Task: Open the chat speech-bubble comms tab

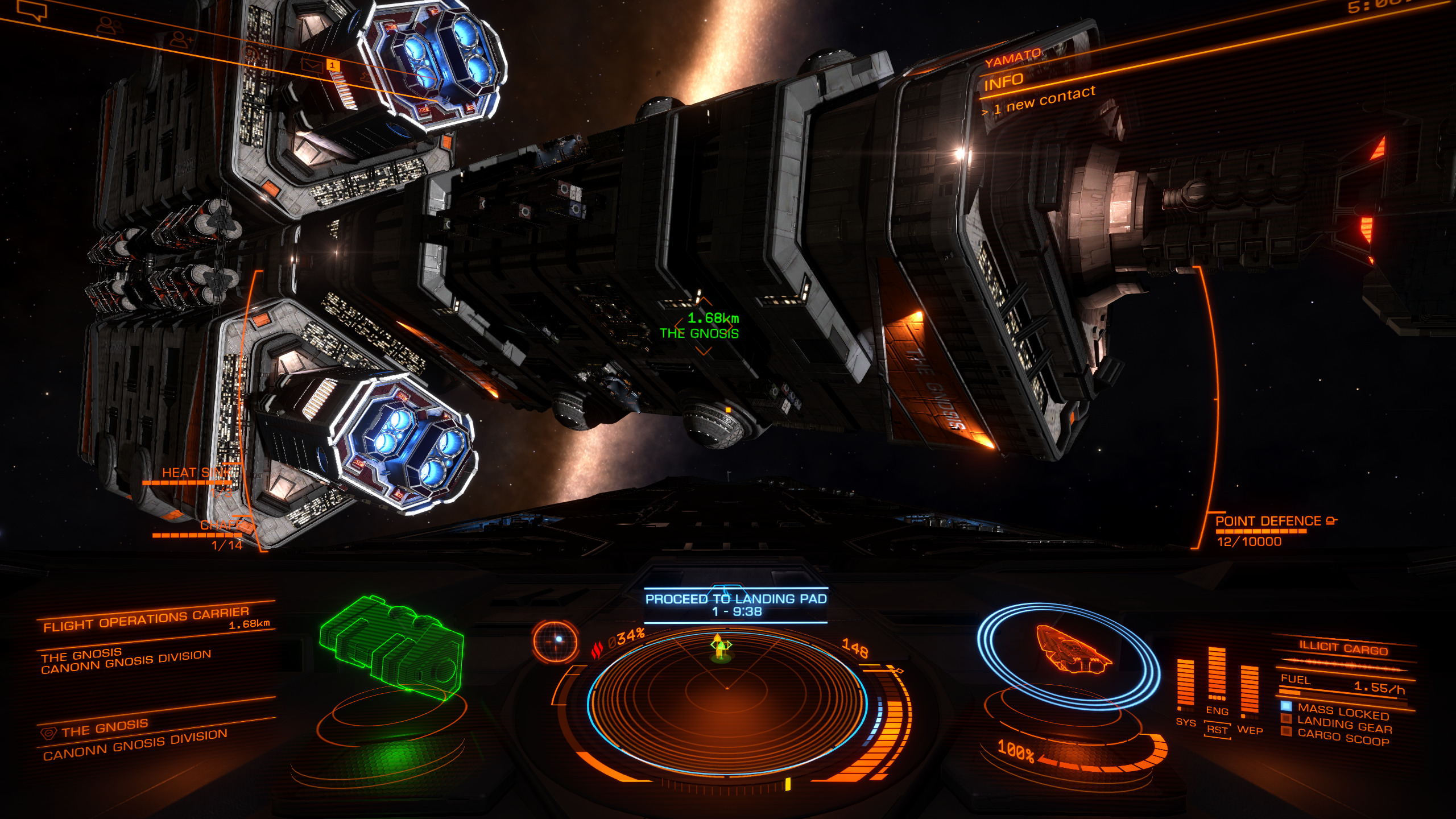Action: click(x=33, y=11)
